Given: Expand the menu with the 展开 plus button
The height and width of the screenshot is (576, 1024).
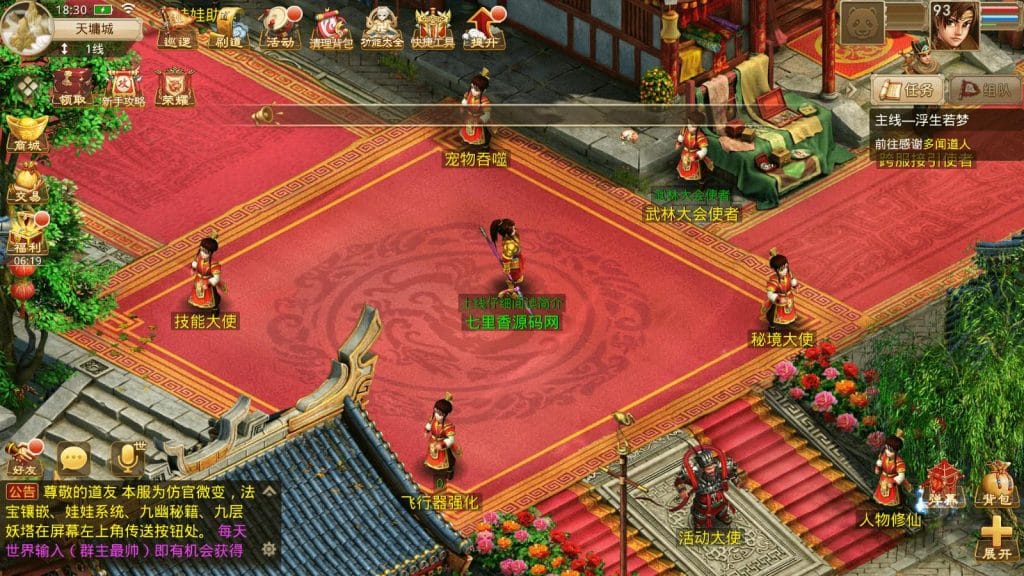Looking at the screenshot, I should [x=996, y=538].
